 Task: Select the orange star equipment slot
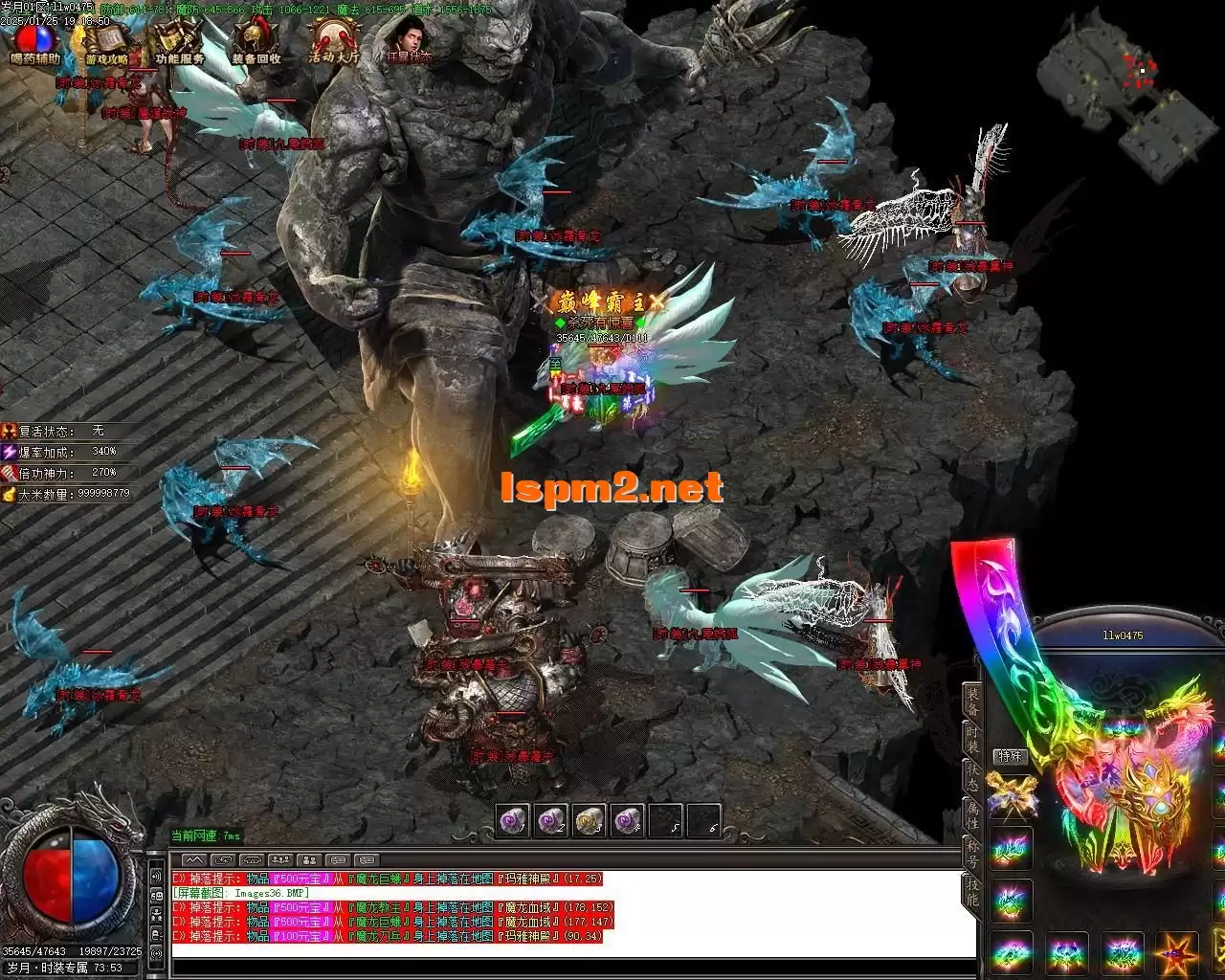point(1178,953)
